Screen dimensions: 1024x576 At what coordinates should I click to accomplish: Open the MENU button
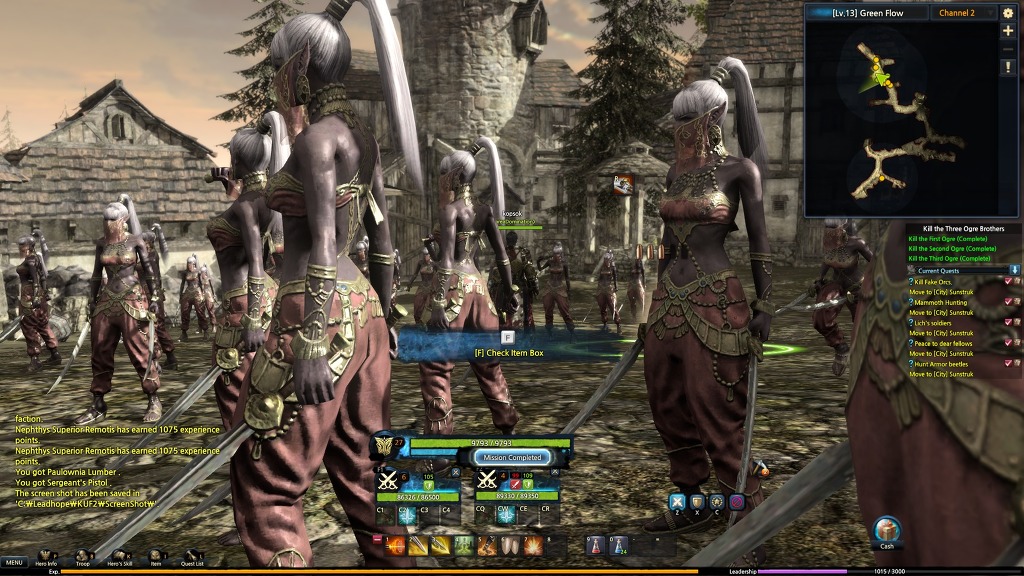tap(14, 562)
